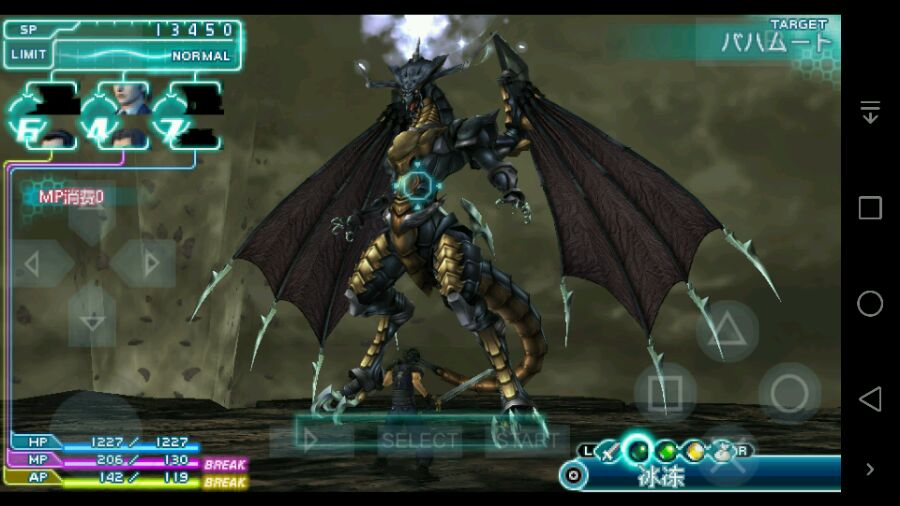This screenshot has width=900, height=506.
Task: Tap the on-screen triangle button
Action: [727, 330]
